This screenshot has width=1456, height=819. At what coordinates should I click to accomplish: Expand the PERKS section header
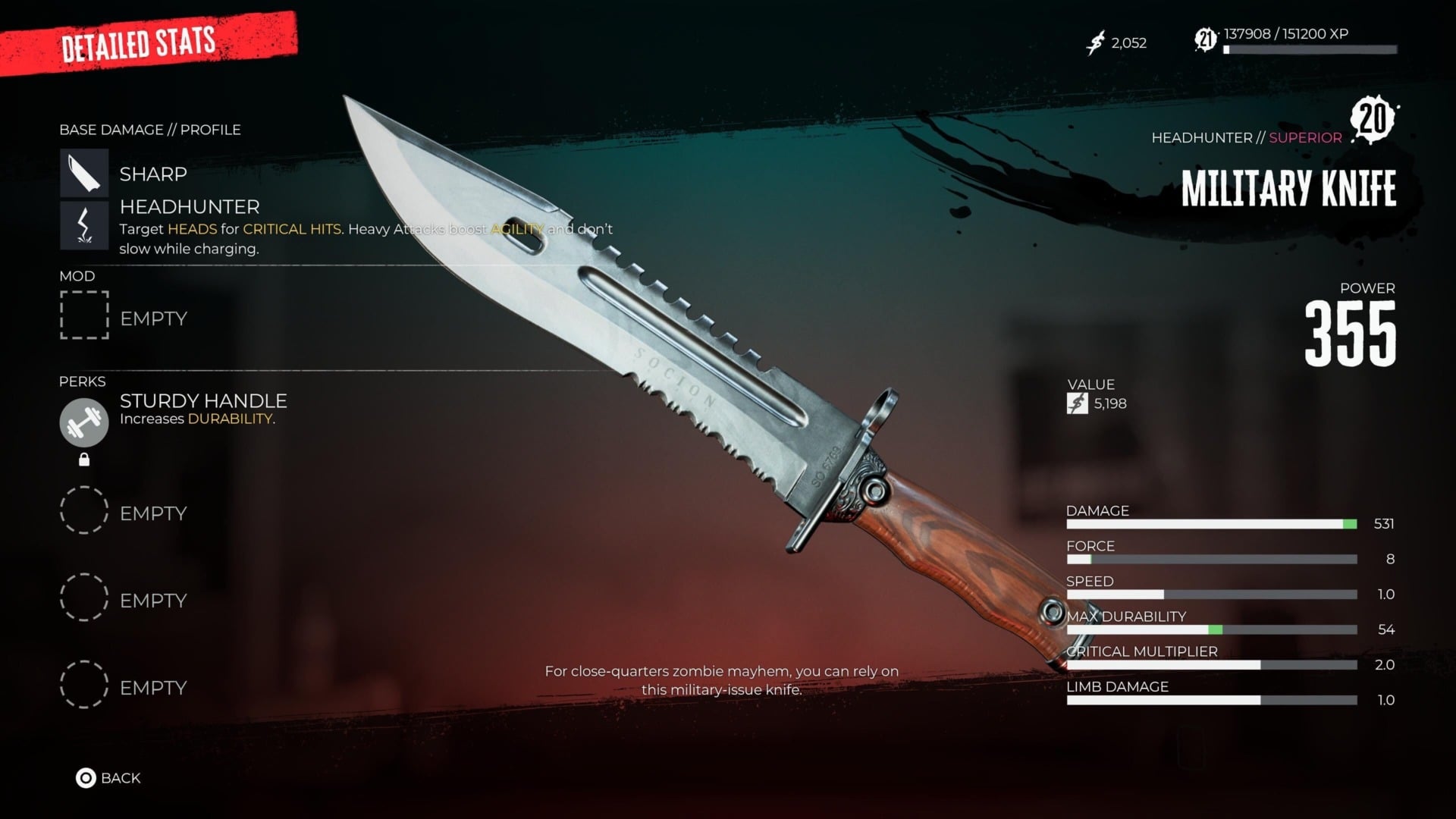click(83, 381)
